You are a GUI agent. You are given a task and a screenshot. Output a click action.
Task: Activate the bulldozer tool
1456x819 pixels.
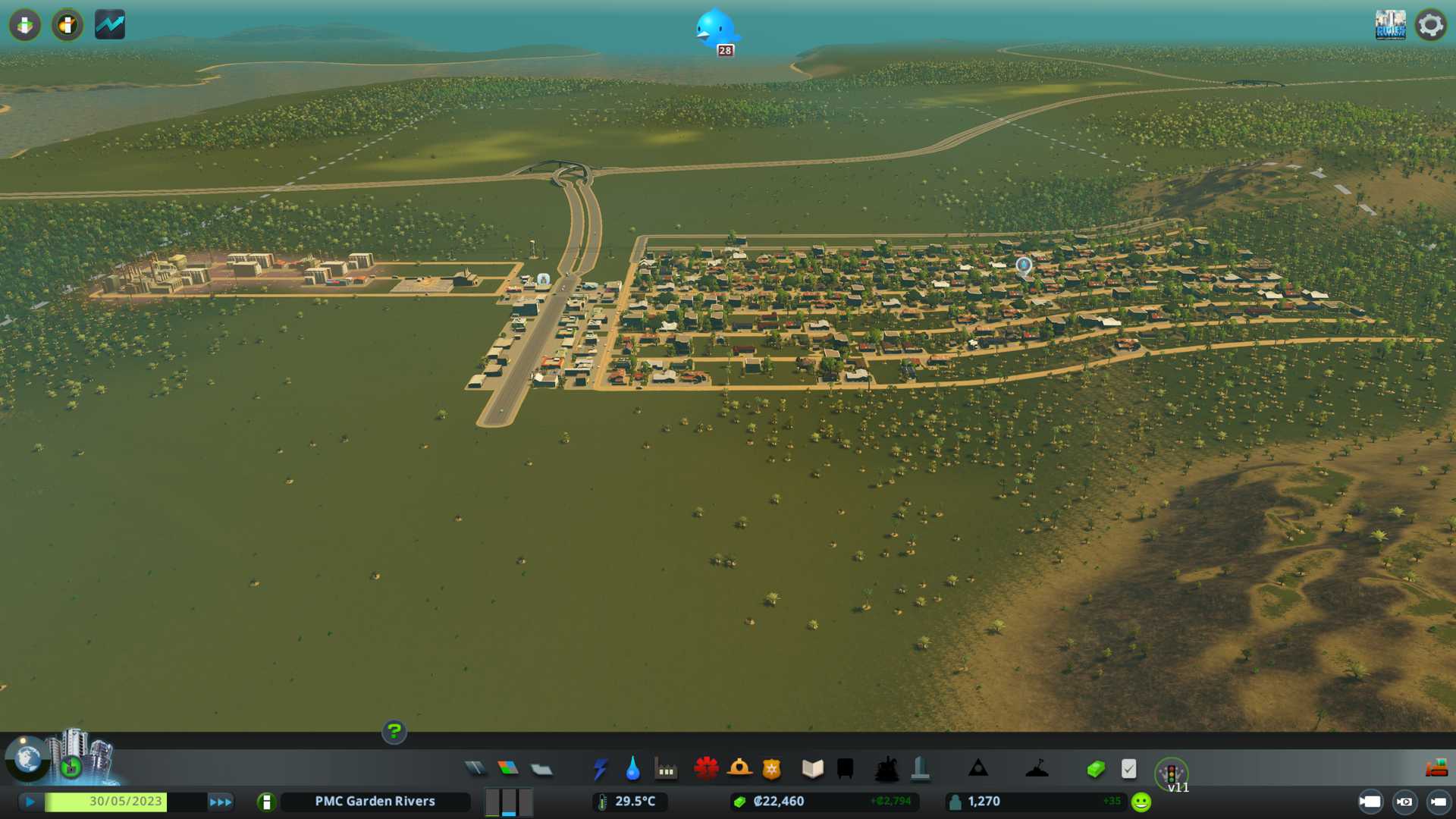1436,769
